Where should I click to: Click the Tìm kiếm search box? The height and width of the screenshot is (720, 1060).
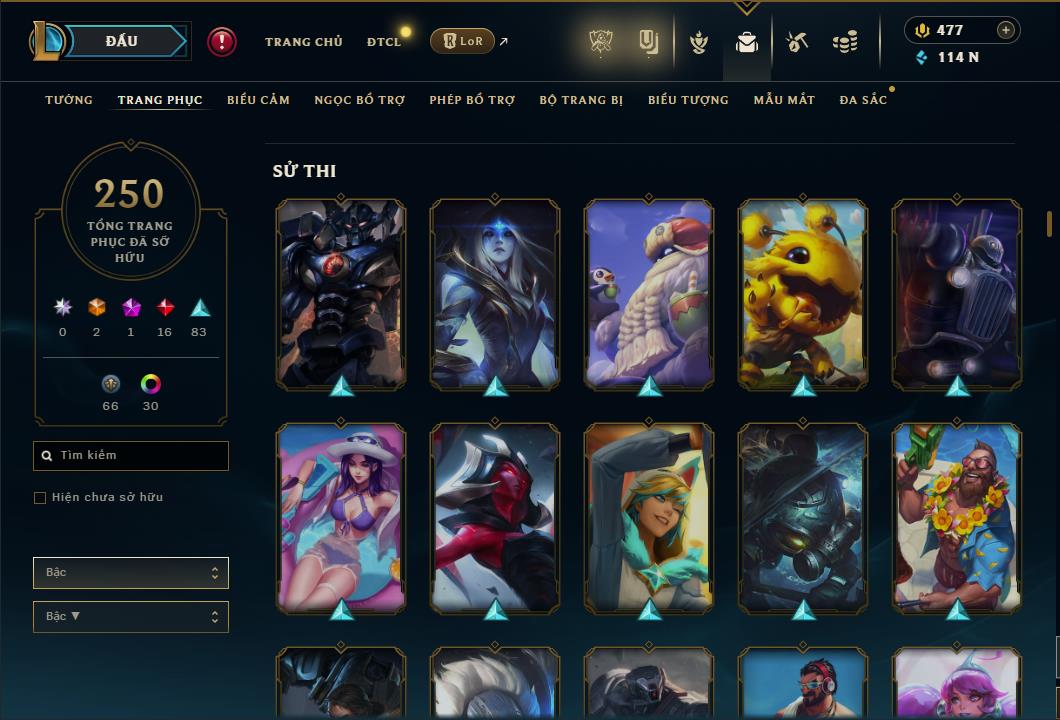[x=131, y=456]
